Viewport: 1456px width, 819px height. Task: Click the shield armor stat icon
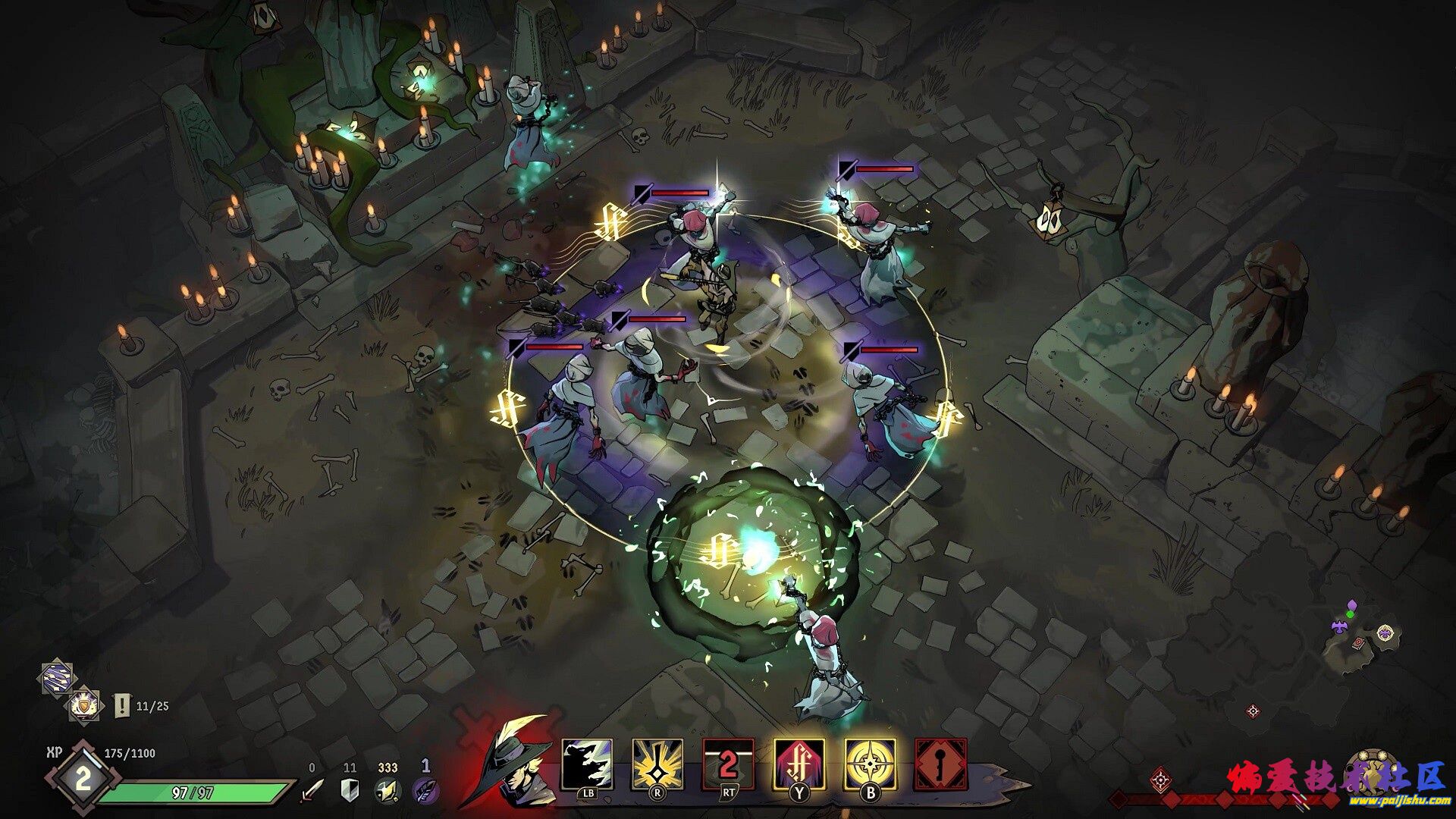tap(350, 790)
